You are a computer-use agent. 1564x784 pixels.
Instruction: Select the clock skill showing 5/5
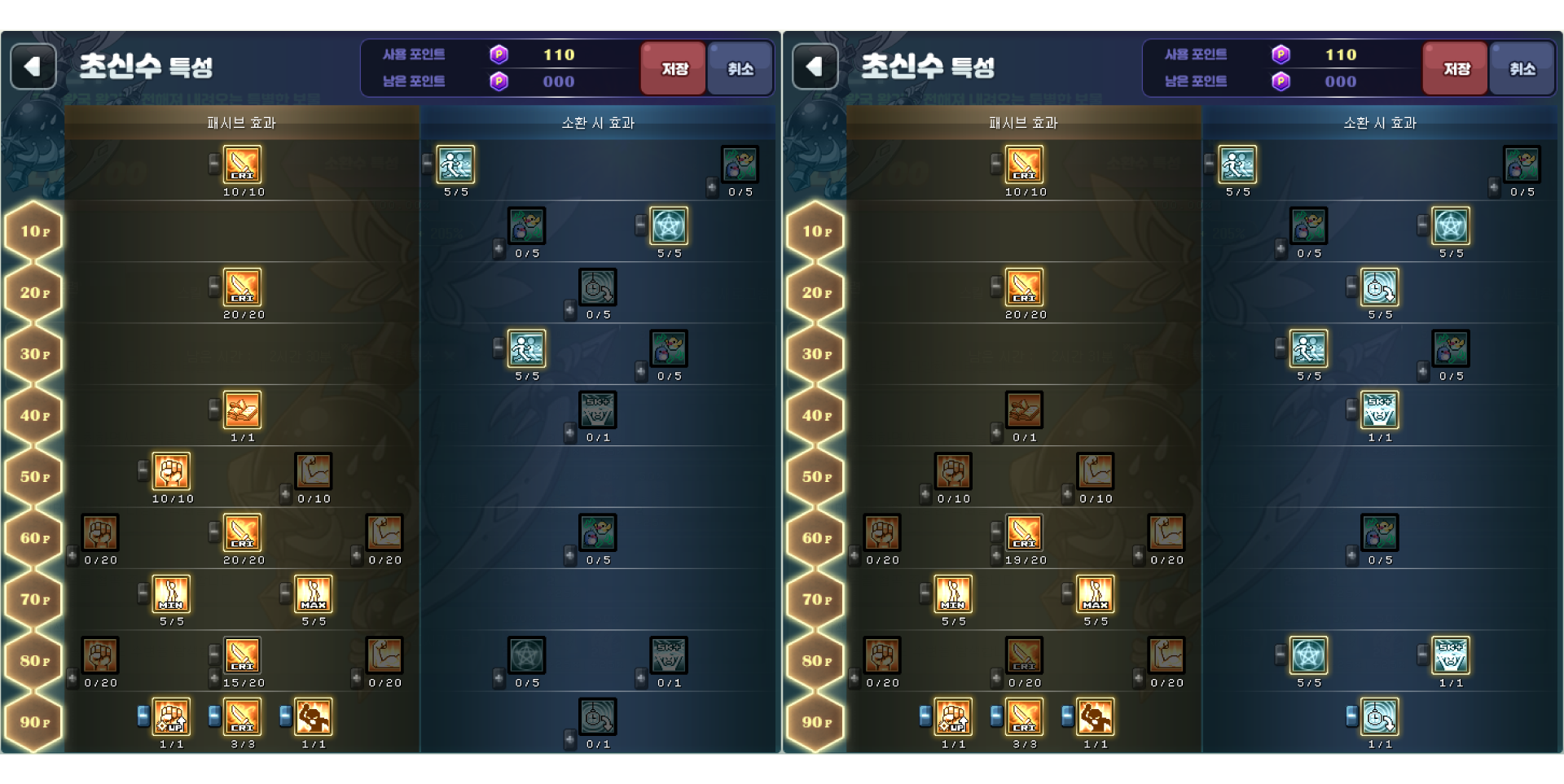pos(1379,287)
